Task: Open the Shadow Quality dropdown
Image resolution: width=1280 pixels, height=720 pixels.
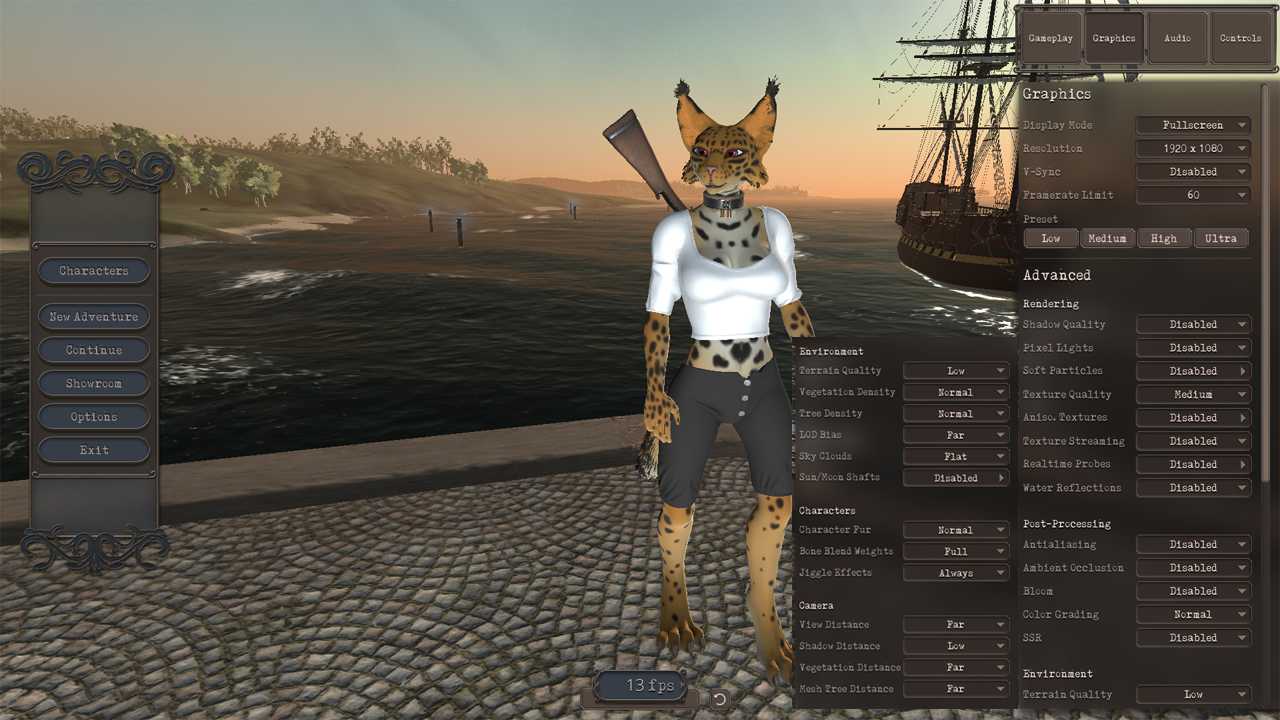Action: 1193,325
